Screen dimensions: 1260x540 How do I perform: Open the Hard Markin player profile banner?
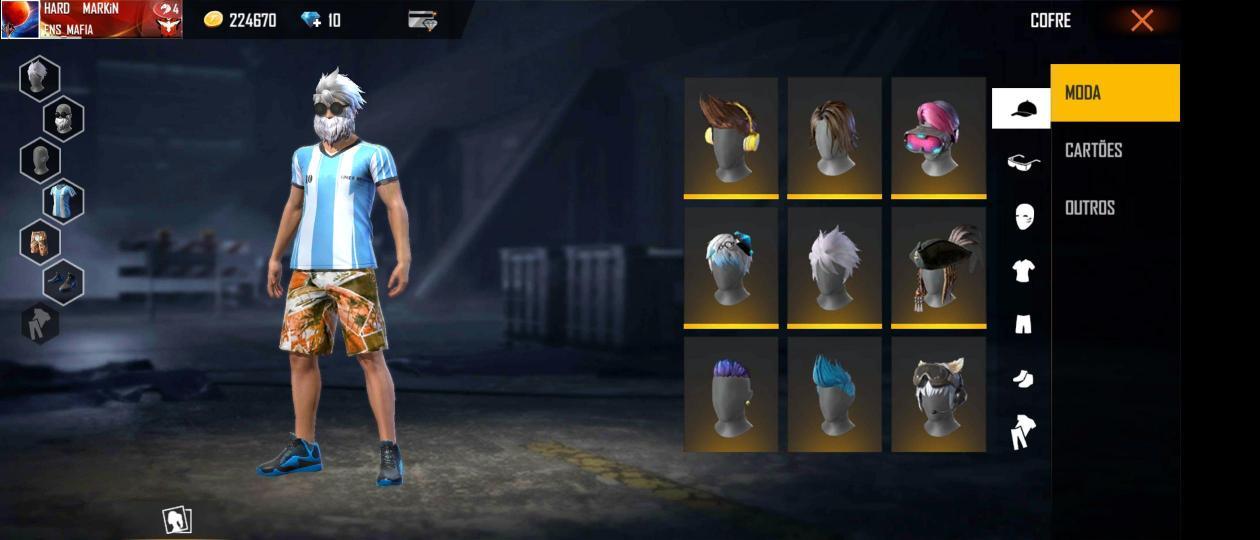pos(91,19)
